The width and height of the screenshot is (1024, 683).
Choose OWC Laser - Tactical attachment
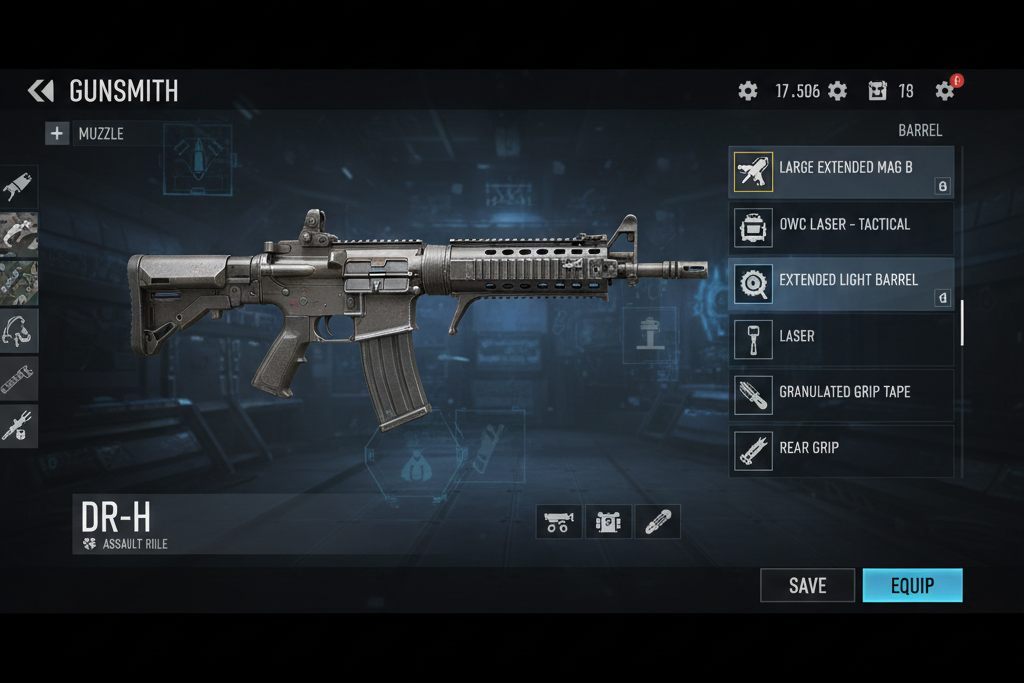[x=842, y=226]
